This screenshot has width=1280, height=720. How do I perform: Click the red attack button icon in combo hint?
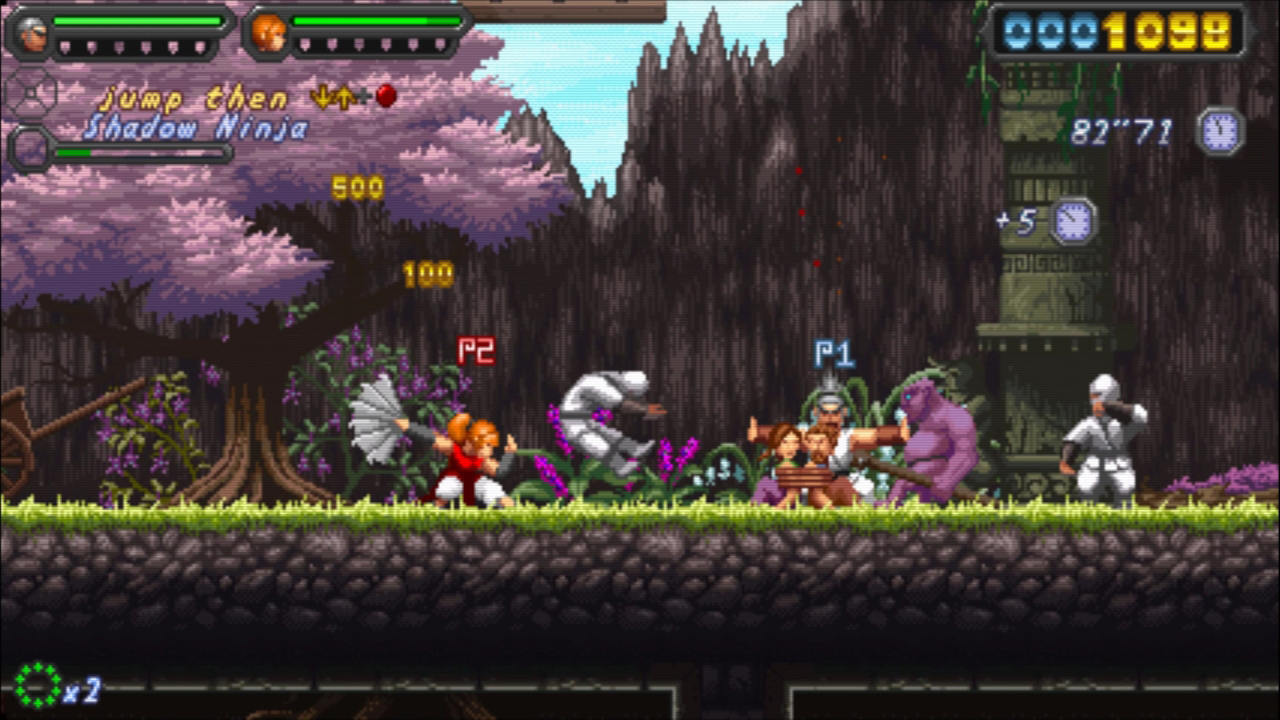(x=385, y=96)
